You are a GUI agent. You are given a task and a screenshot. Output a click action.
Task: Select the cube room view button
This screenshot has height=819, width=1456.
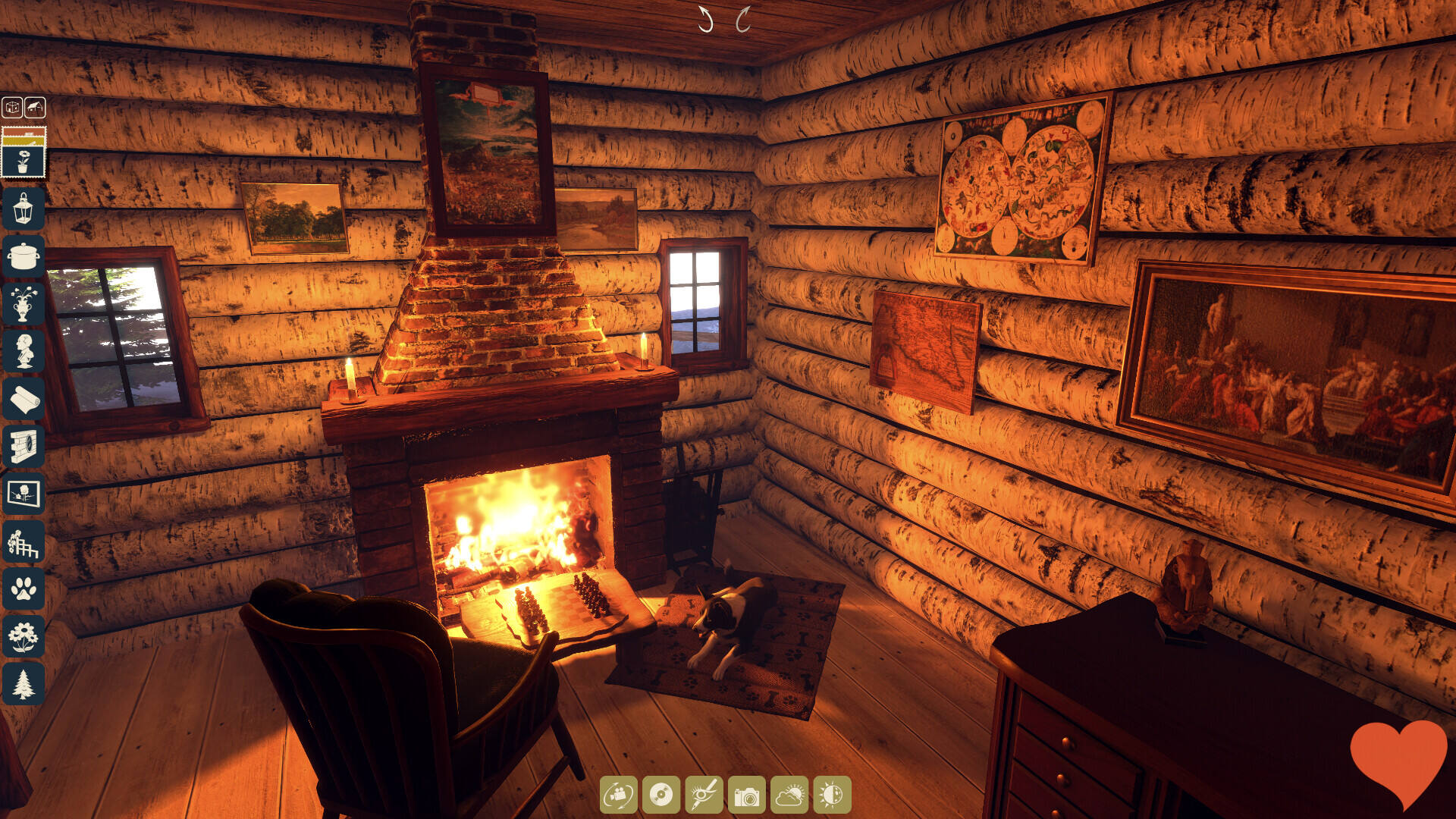[12, 108]
